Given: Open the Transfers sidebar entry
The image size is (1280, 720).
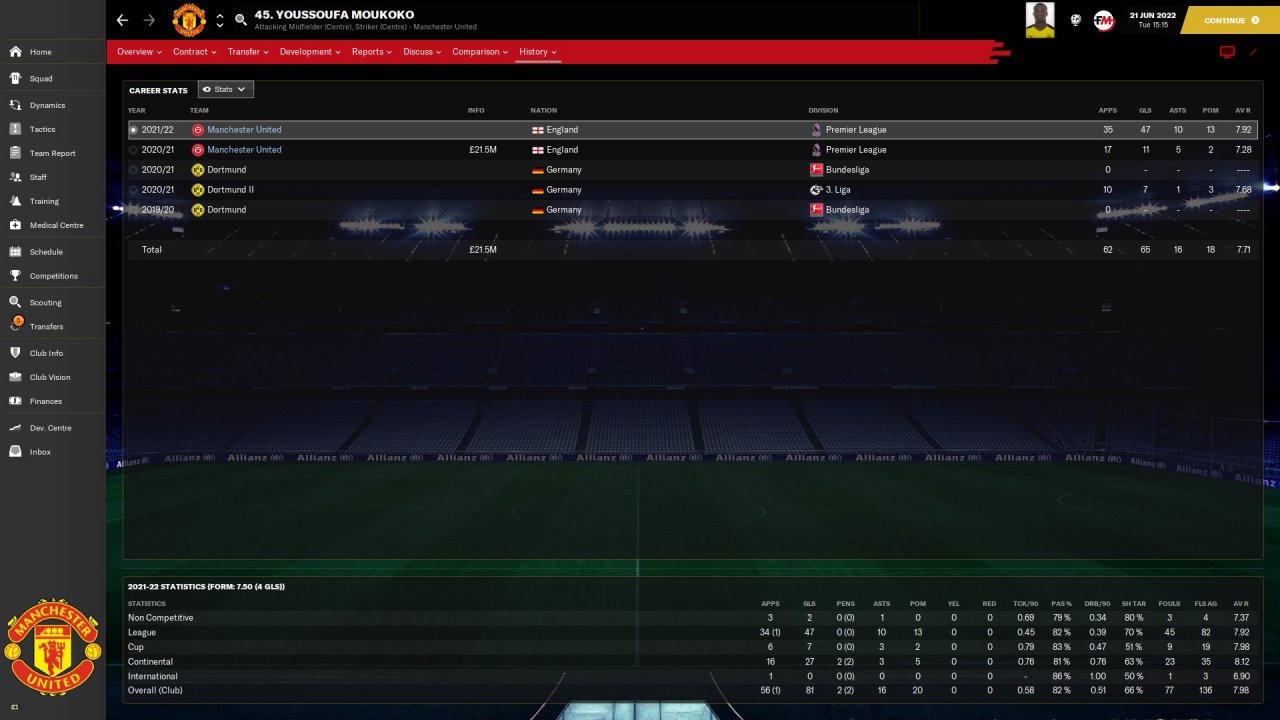Looking at the screenshot, I should click(x=46, y=326).
